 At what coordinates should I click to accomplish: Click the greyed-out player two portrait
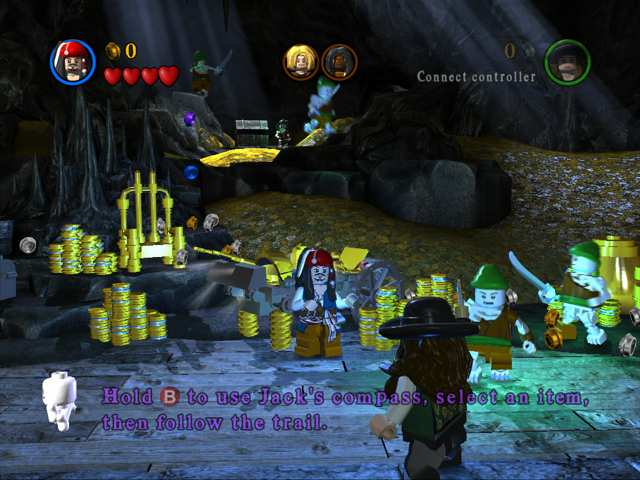coord(567,62)
